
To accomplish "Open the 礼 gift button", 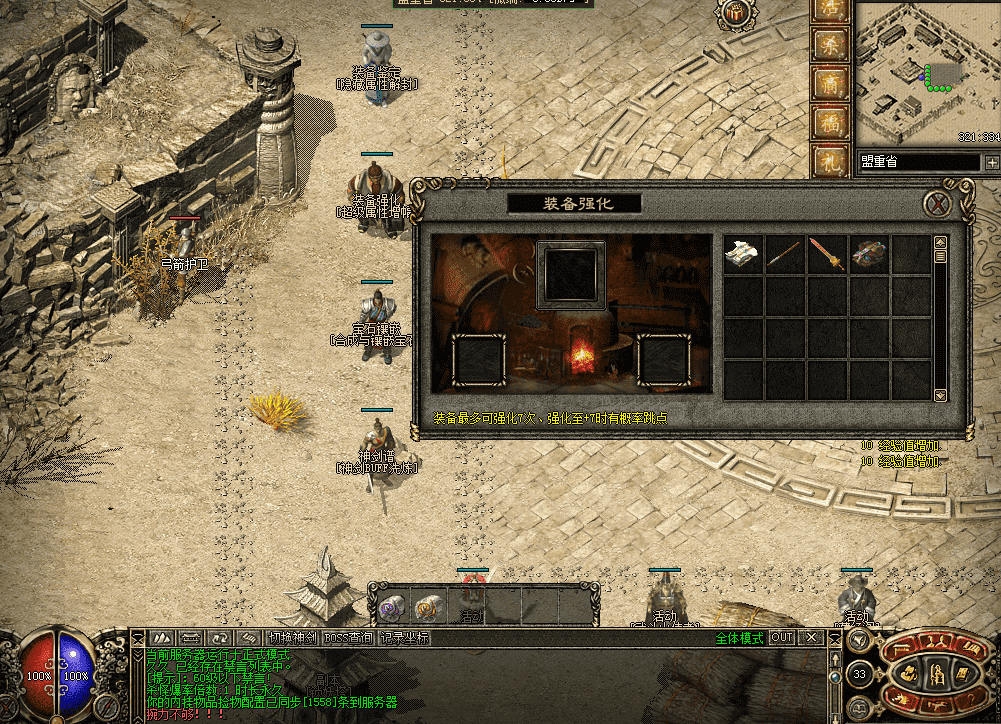I will [x=830, y=160].
